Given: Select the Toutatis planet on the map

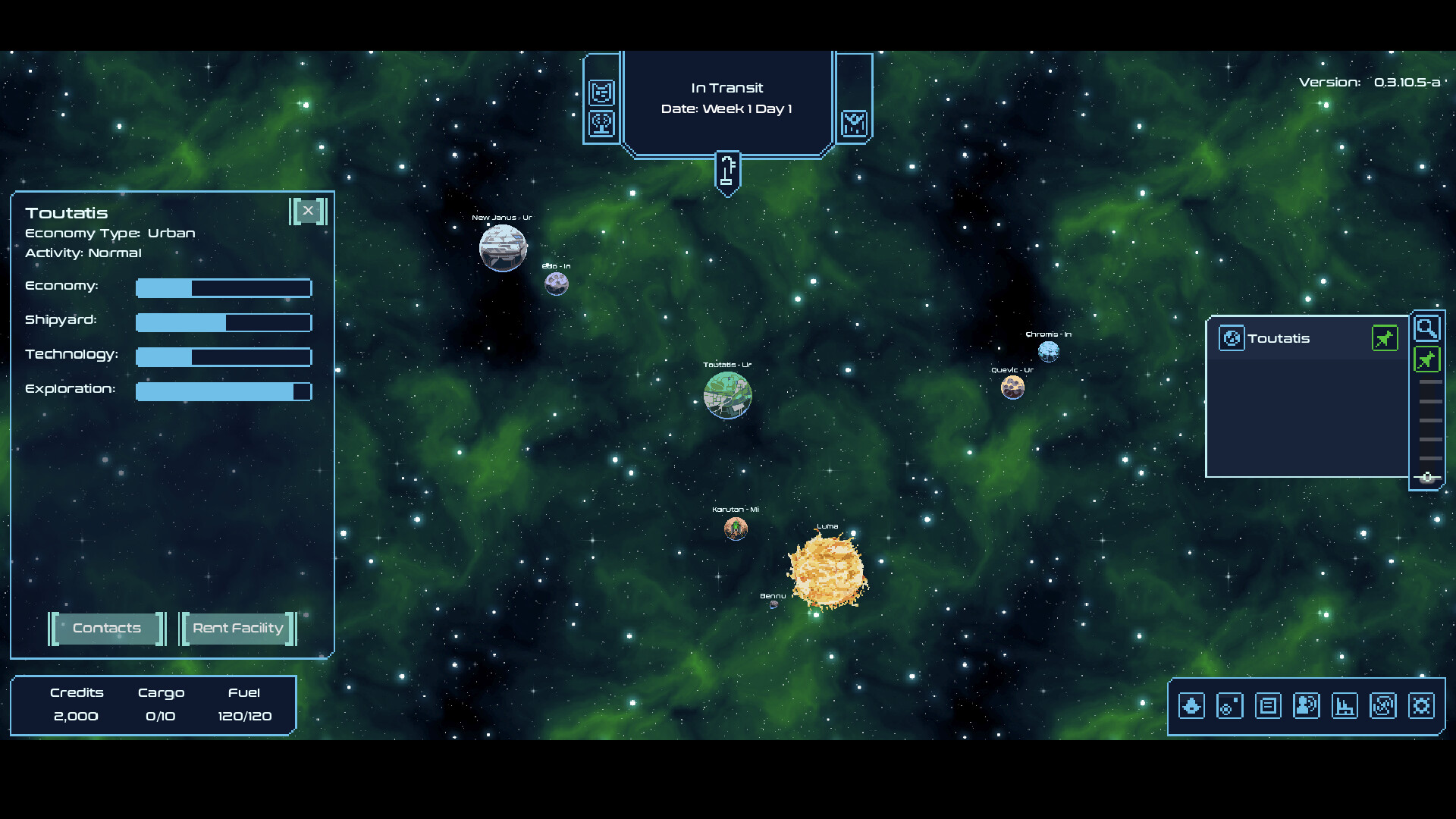Looking at the screenshot, I should [728, 394].
